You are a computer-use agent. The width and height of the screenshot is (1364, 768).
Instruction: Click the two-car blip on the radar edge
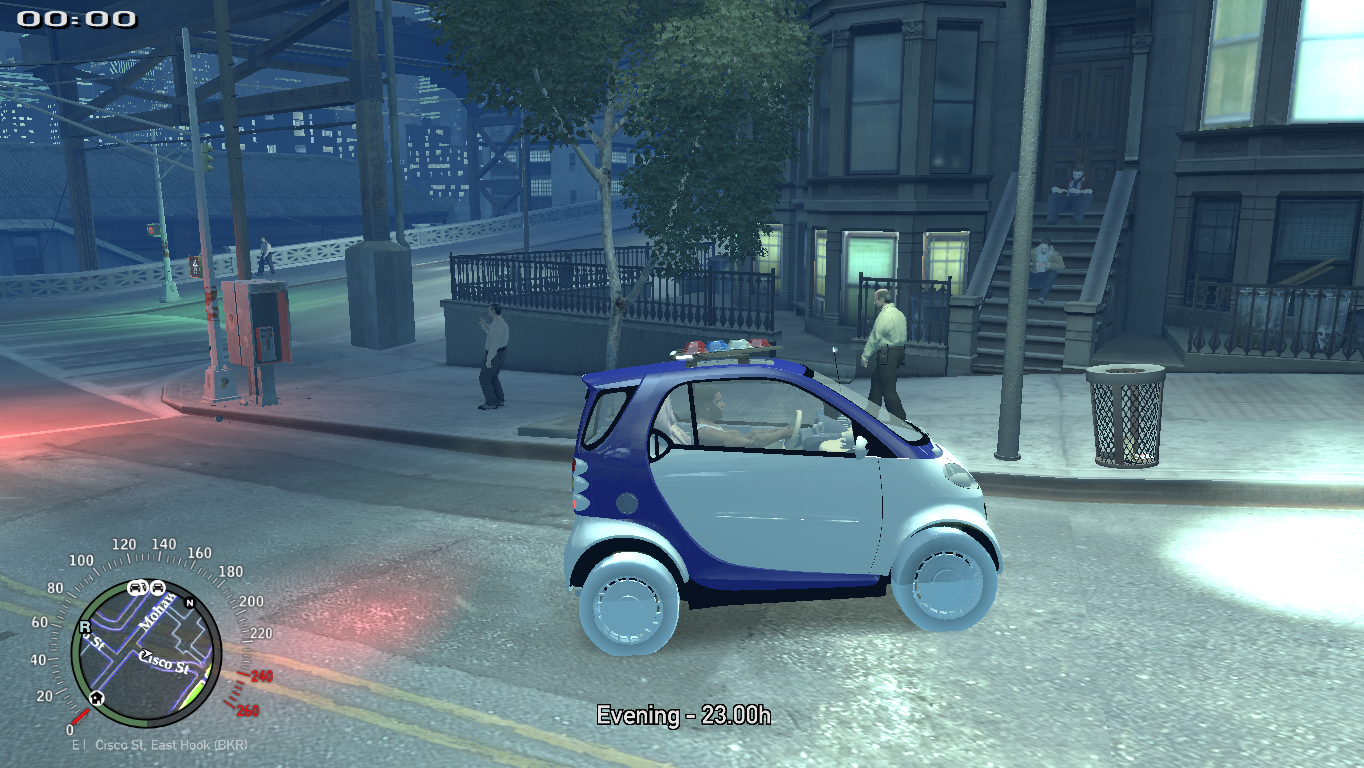click(139, 586)
